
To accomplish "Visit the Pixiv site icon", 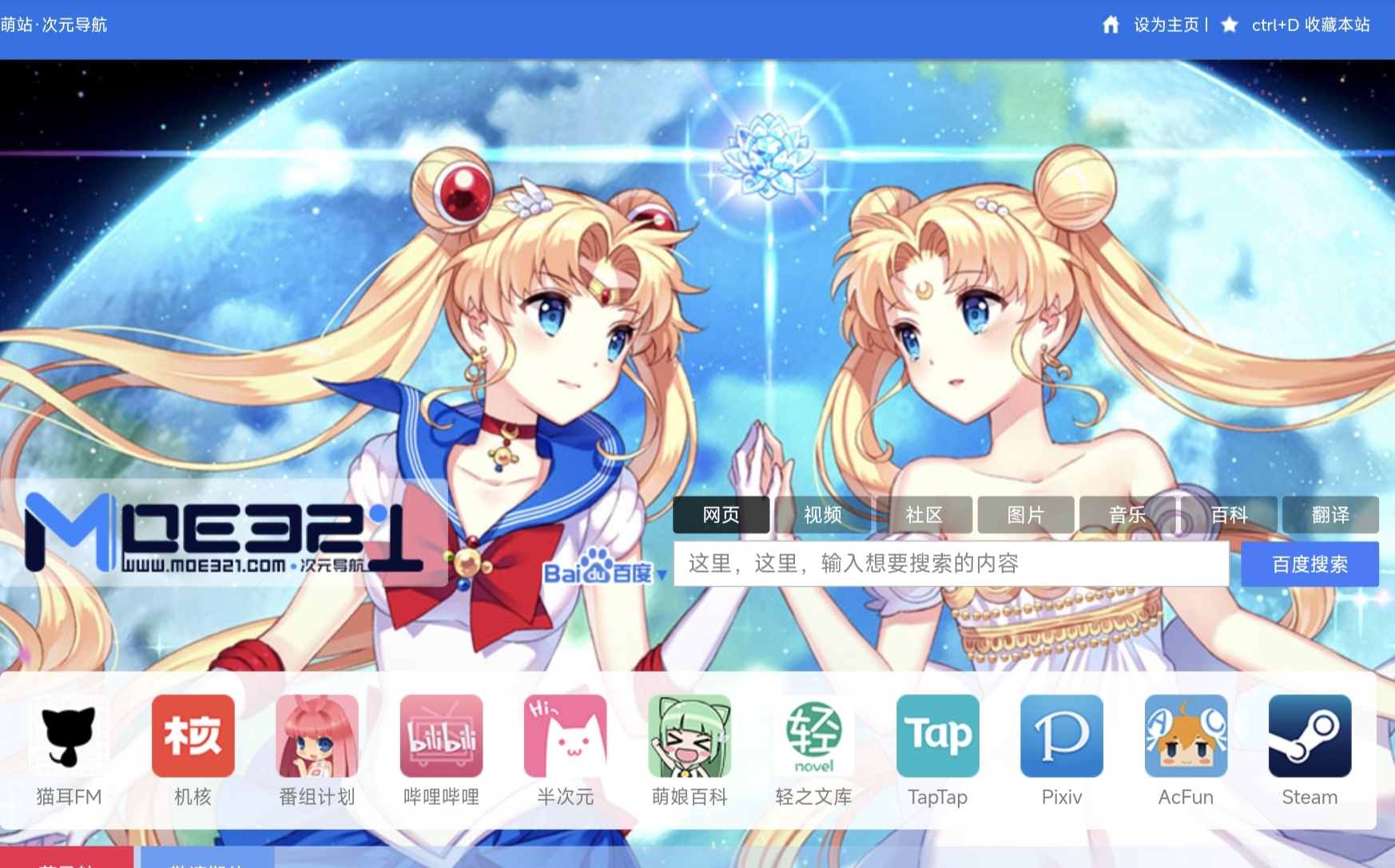I will (1062, 736).
